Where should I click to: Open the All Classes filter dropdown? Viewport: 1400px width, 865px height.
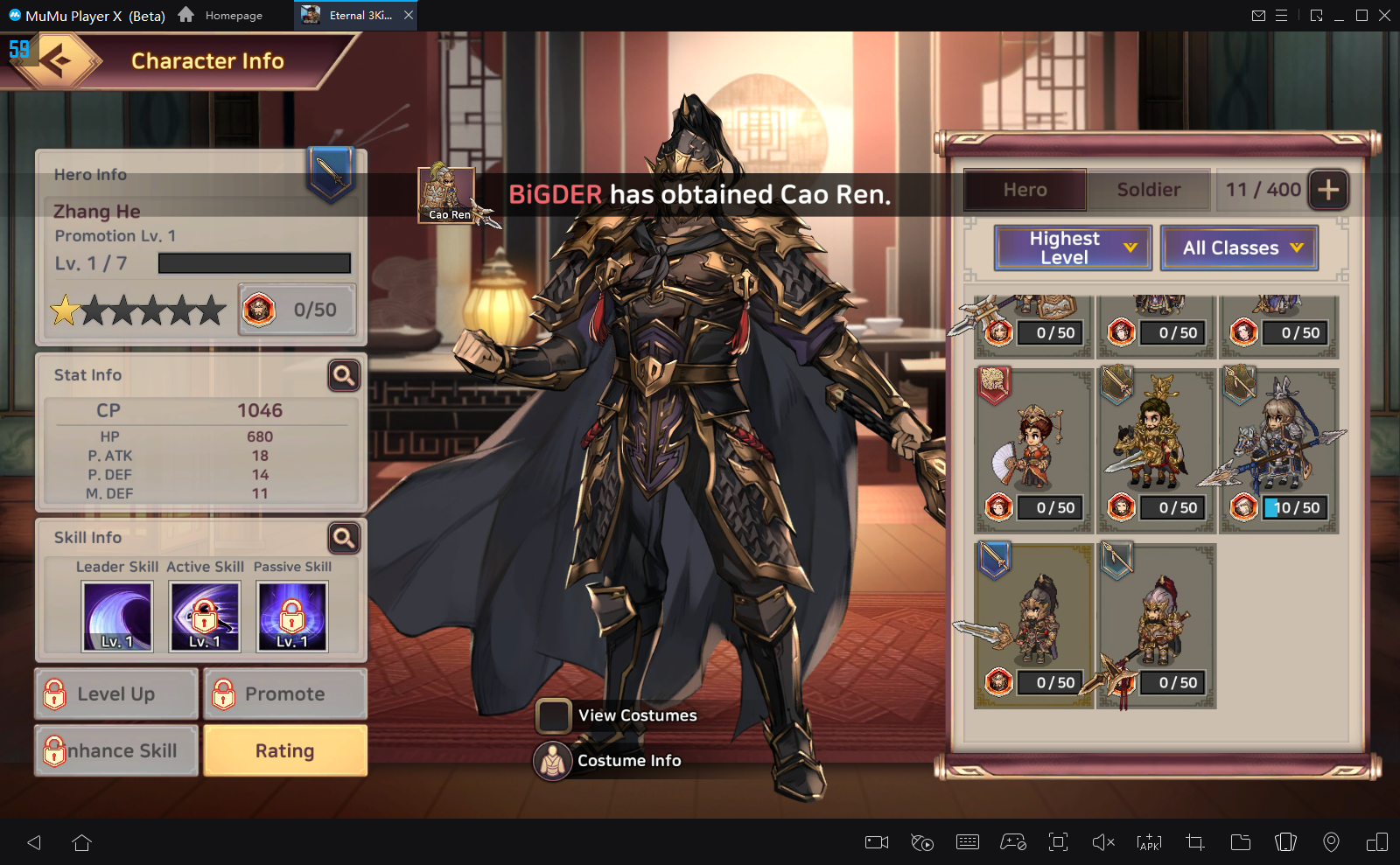coord(1239,248)
